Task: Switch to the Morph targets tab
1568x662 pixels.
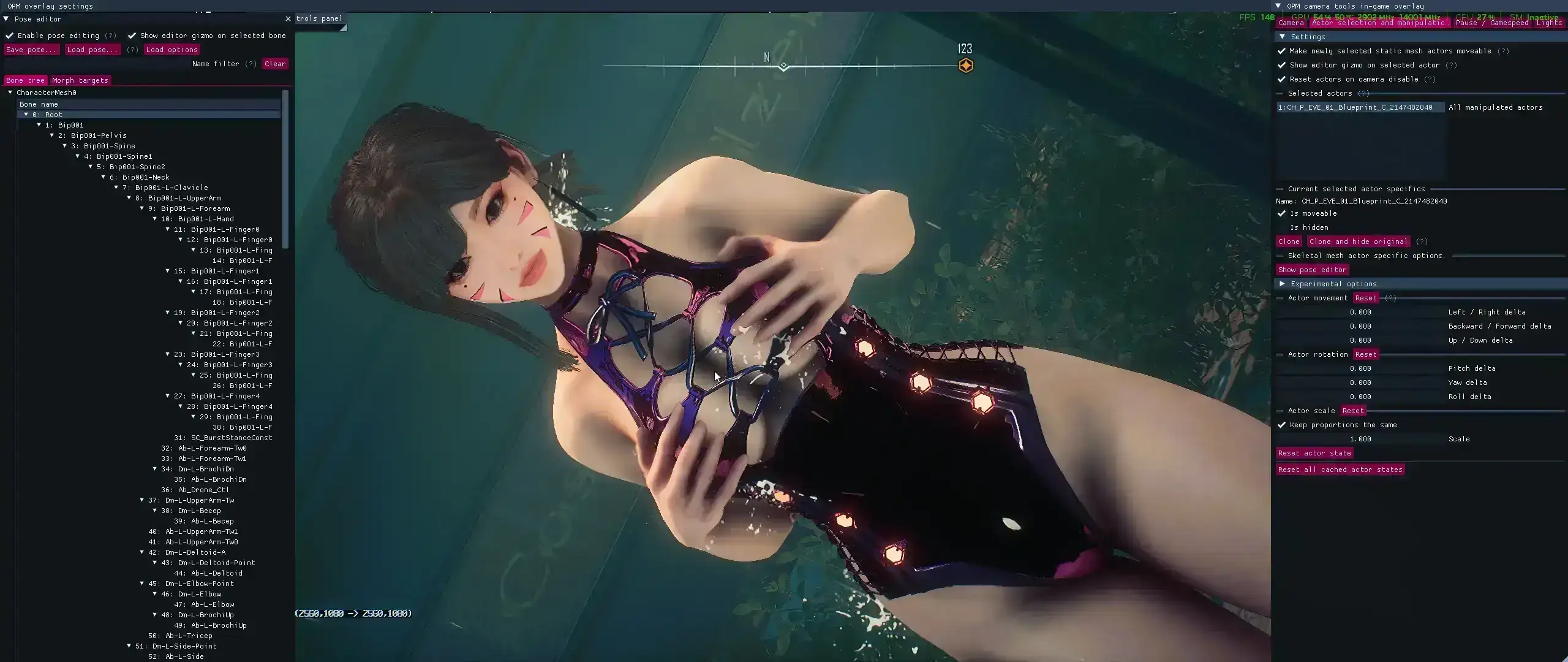Action: [x=80, y=80]
